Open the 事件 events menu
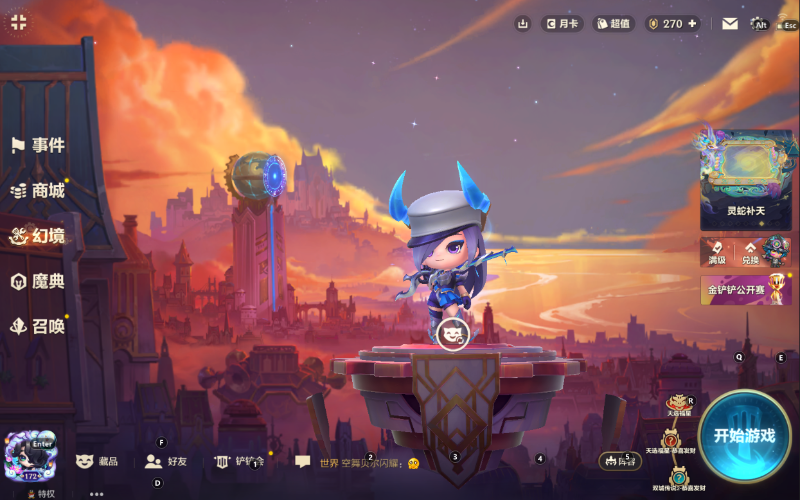 pos(38,145)
